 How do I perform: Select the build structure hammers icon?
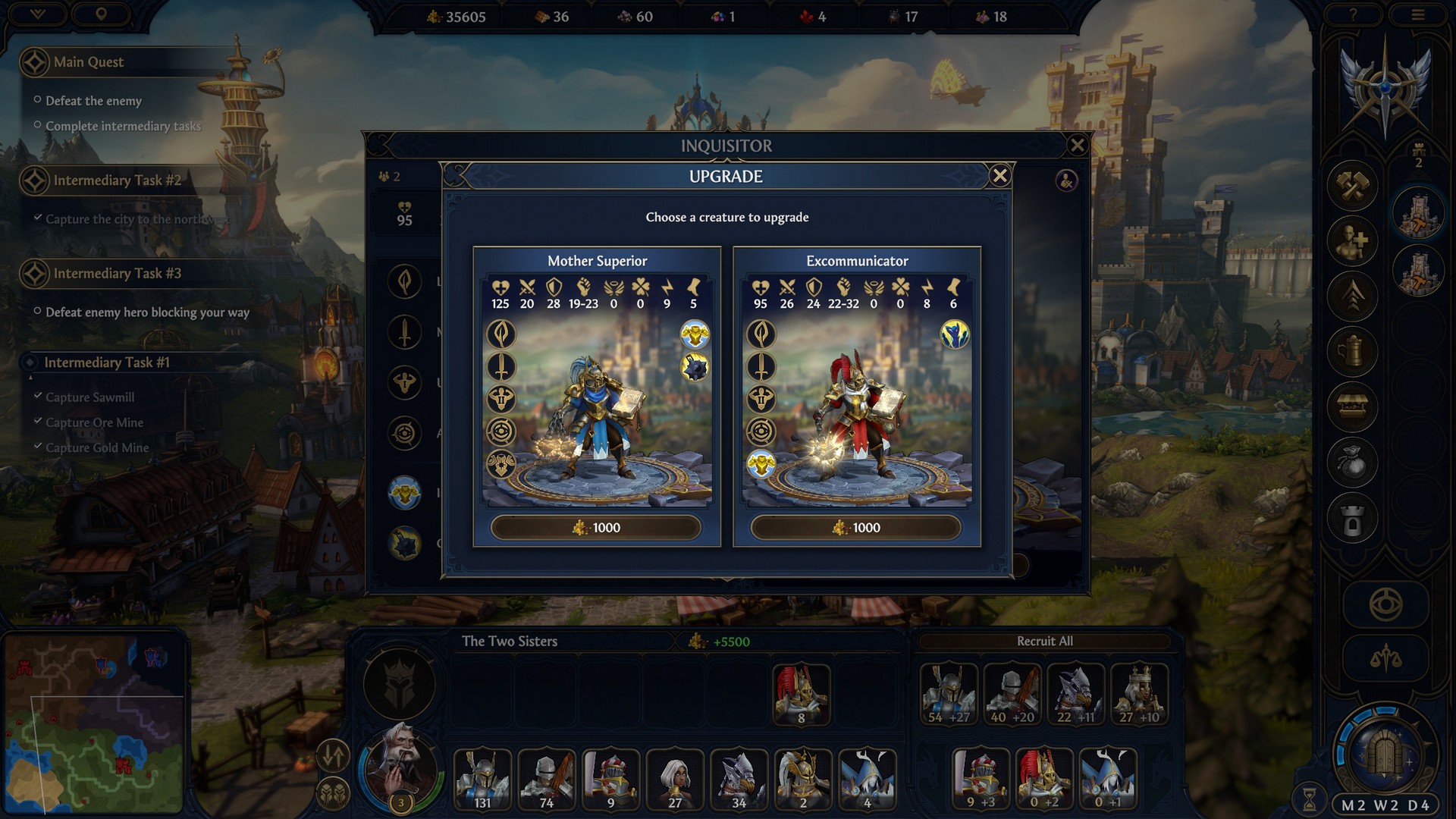click(1352, 187)
